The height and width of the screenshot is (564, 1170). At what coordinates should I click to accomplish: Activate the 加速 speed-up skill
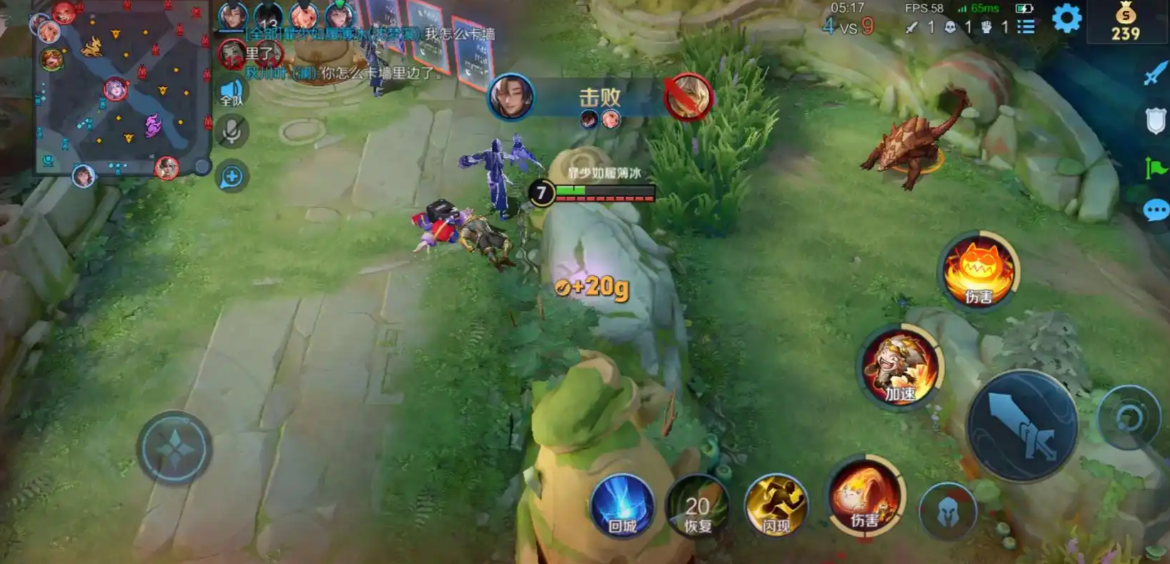(900, 367)
